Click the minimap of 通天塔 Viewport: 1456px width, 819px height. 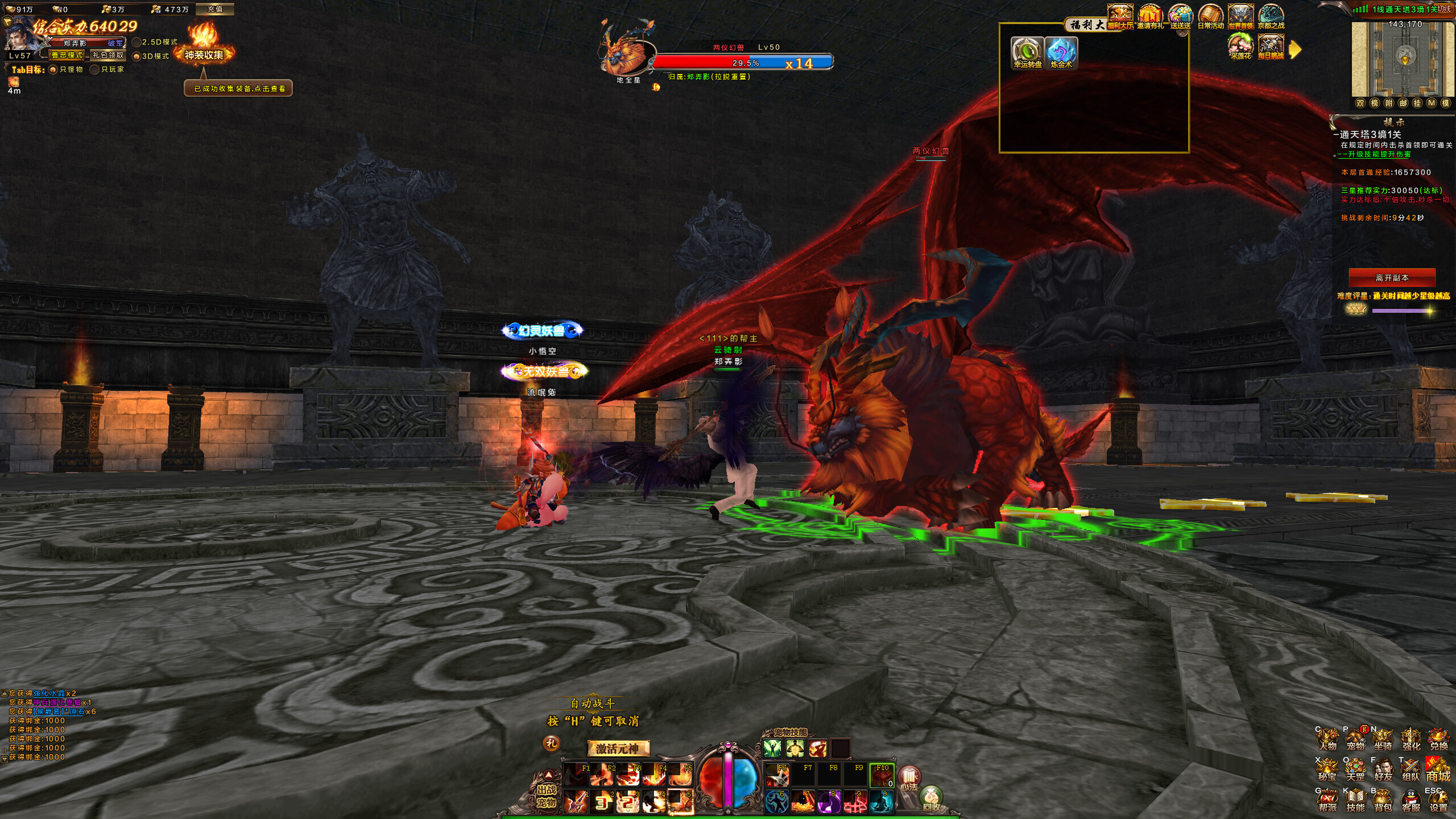1404,60
